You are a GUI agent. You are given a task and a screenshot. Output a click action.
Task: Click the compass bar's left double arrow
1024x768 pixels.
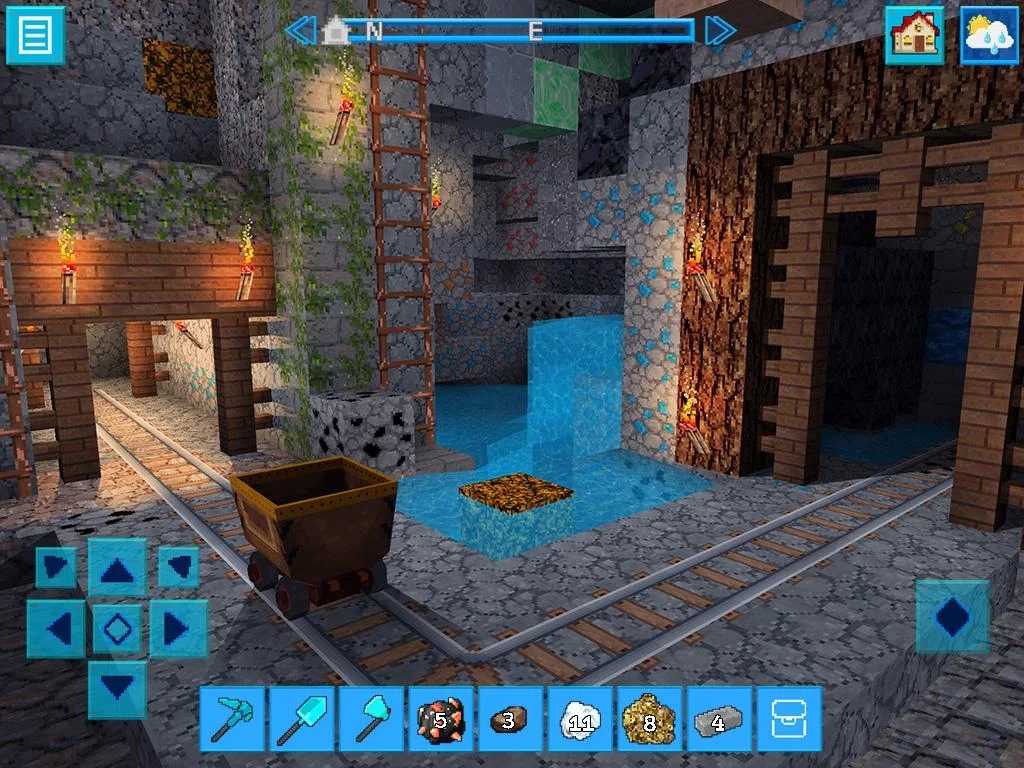pos(300,30)
